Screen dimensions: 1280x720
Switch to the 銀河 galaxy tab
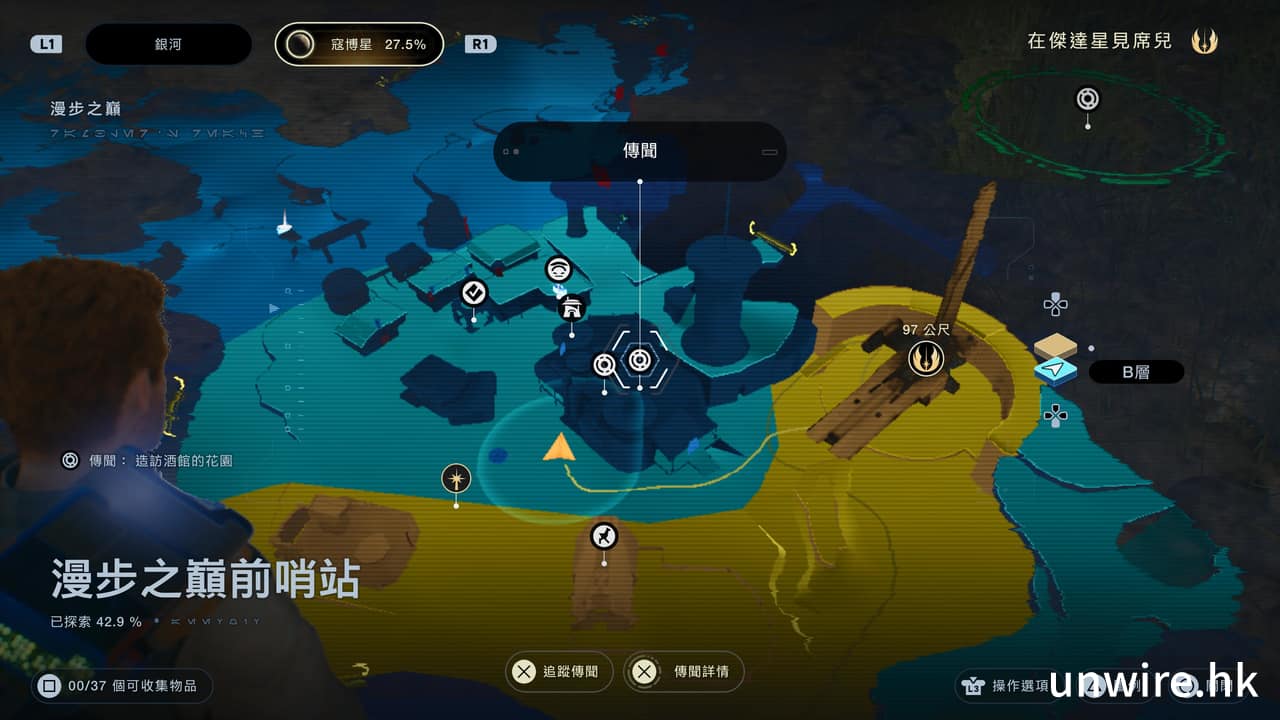point(168,44)
